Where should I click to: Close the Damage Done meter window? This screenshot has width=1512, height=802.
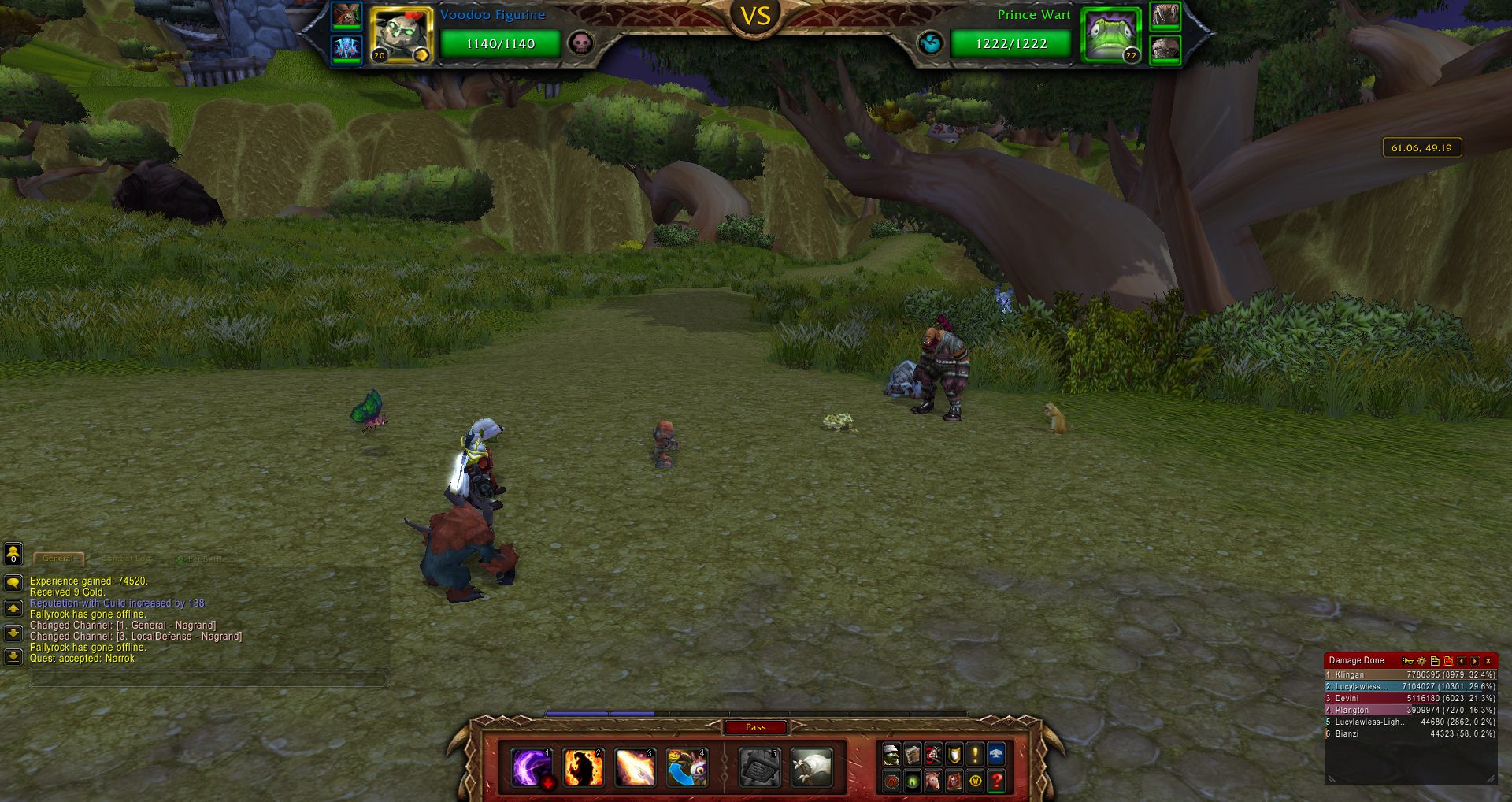[1488, 661]
